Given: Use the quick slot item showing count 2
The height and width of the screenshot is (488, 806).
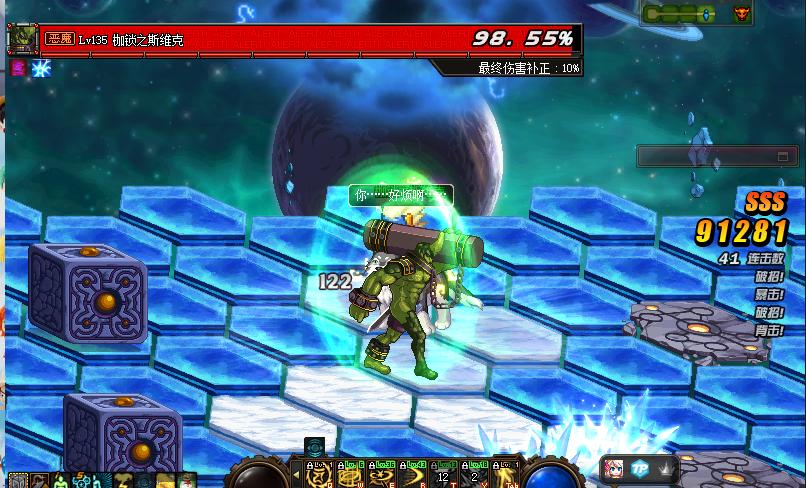Looking at the screenshot, I should click(x=475, y=473).
